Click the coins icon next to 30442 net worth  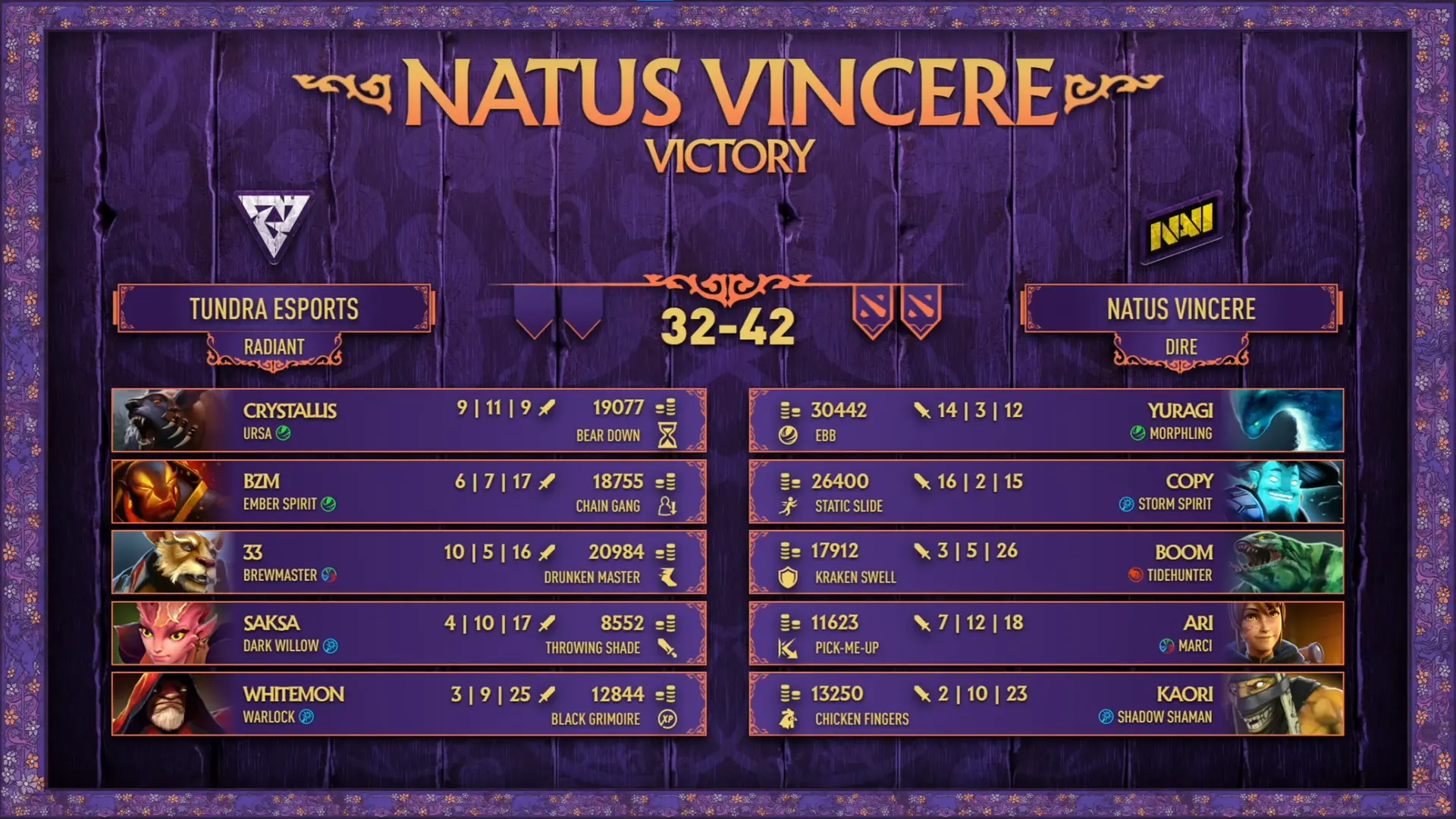pos(789,410)
